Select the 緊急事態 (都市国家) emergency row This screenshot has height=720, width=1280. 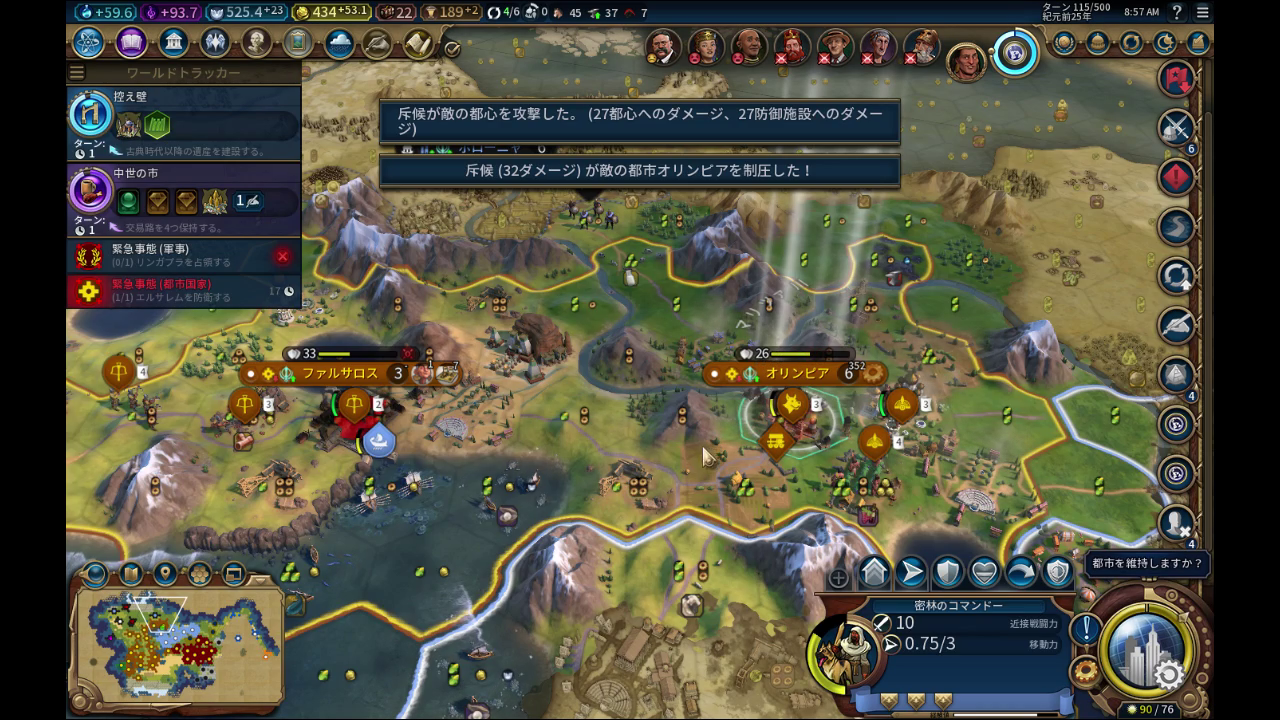click(x=180, y=291)
